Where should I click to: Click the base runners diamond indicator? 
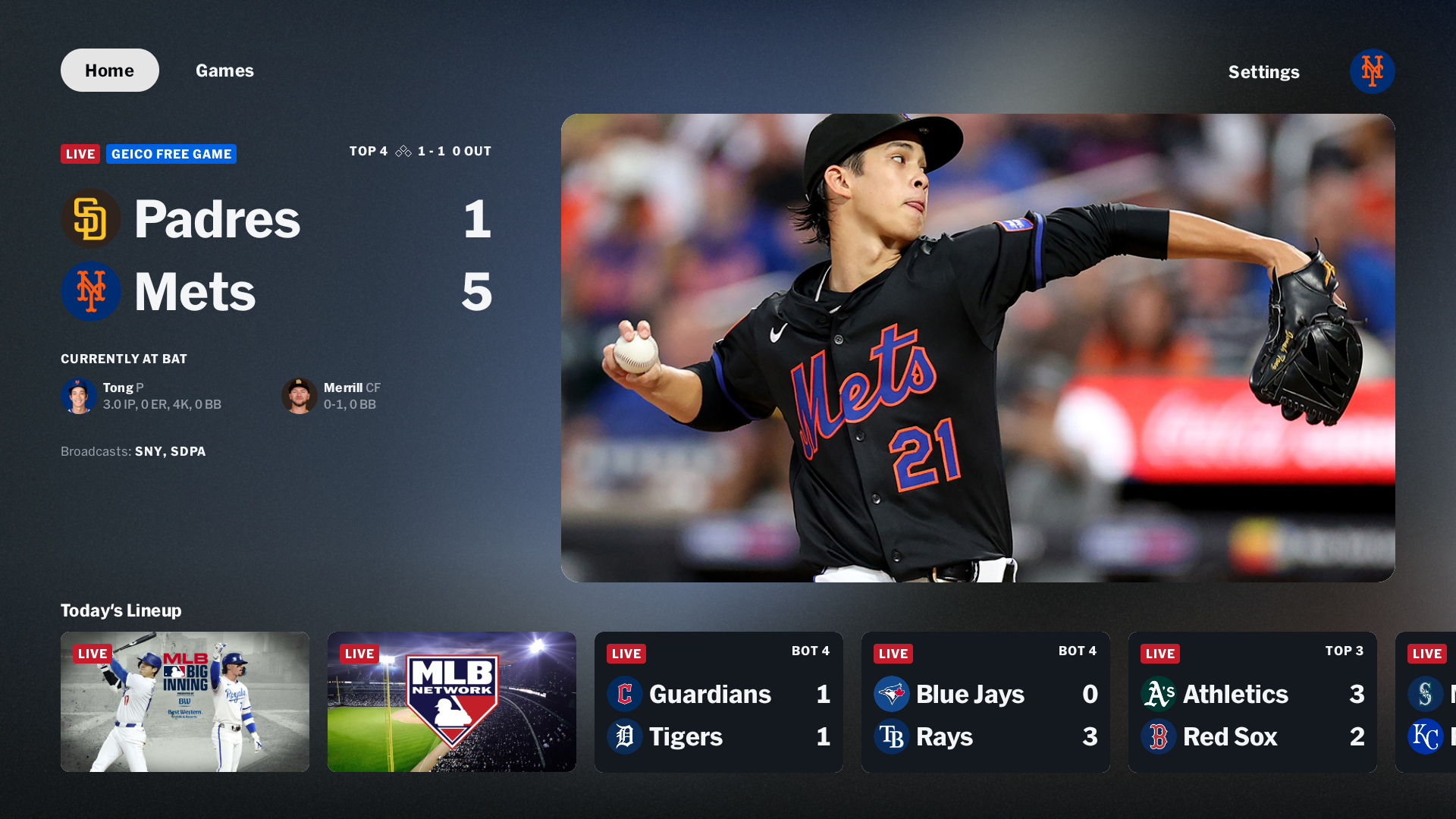403,151
